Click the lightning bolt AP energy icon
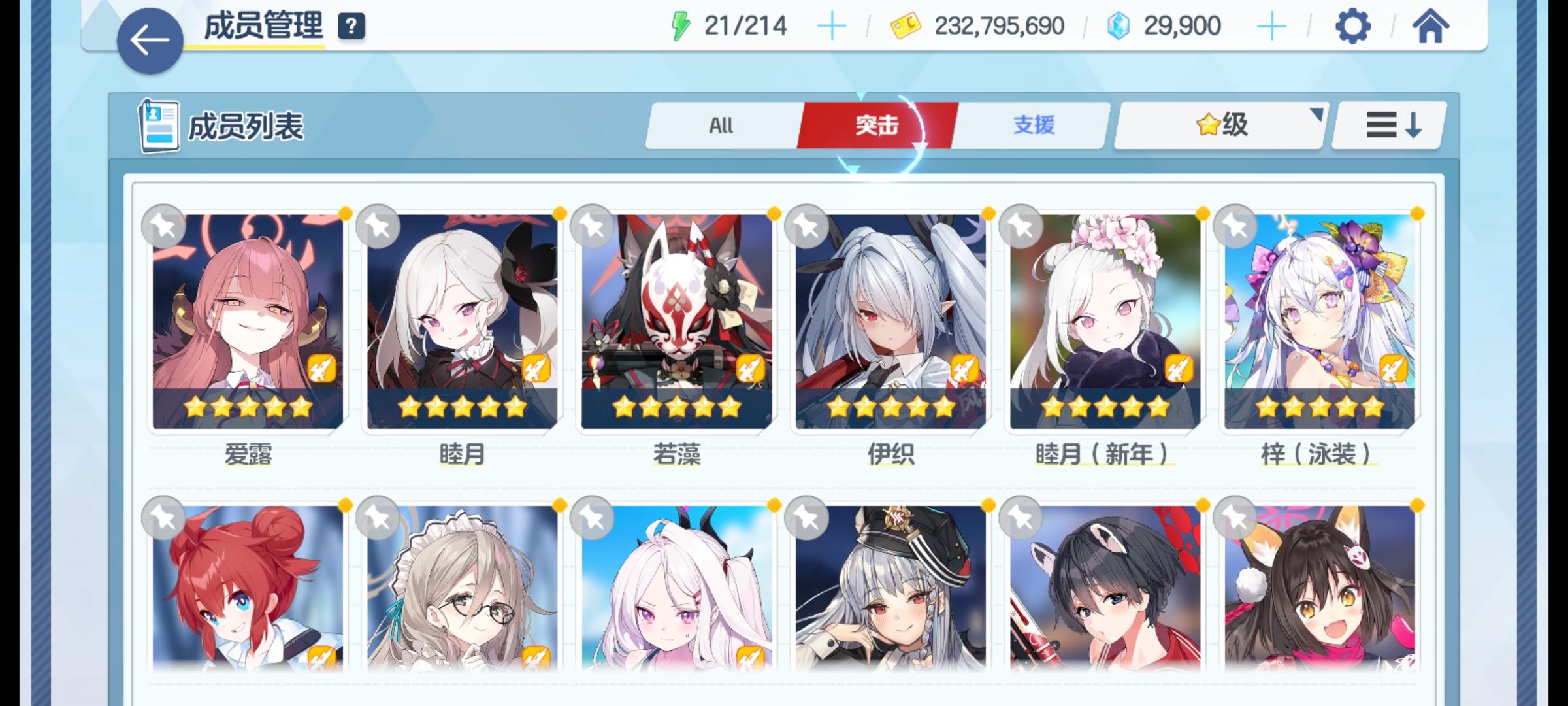Viewport: 1568px width, 706px height. 681,25
